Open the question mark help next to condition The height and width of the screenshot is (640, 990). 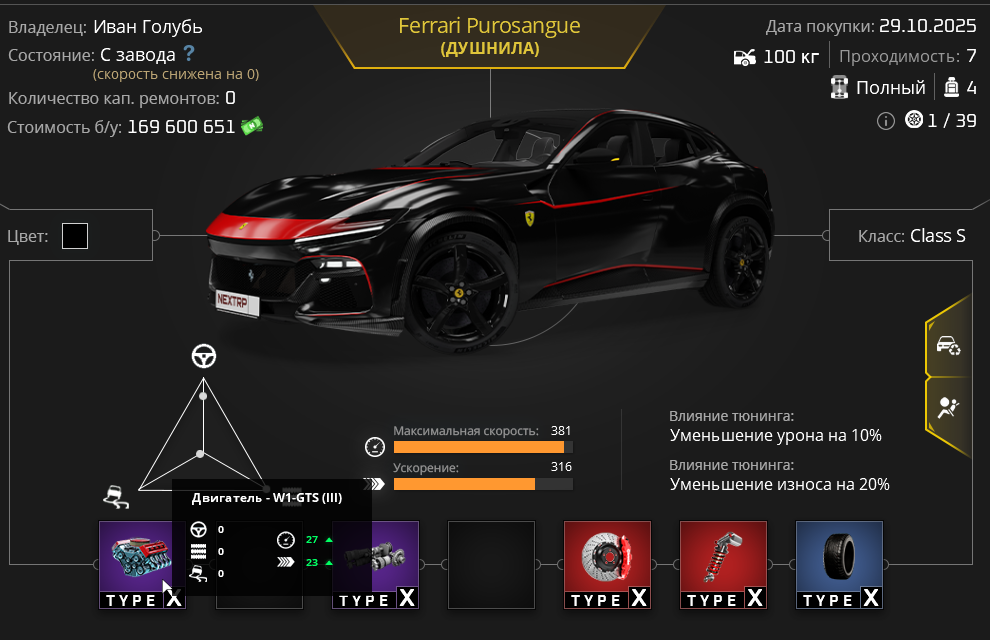[x=188, y=54]
